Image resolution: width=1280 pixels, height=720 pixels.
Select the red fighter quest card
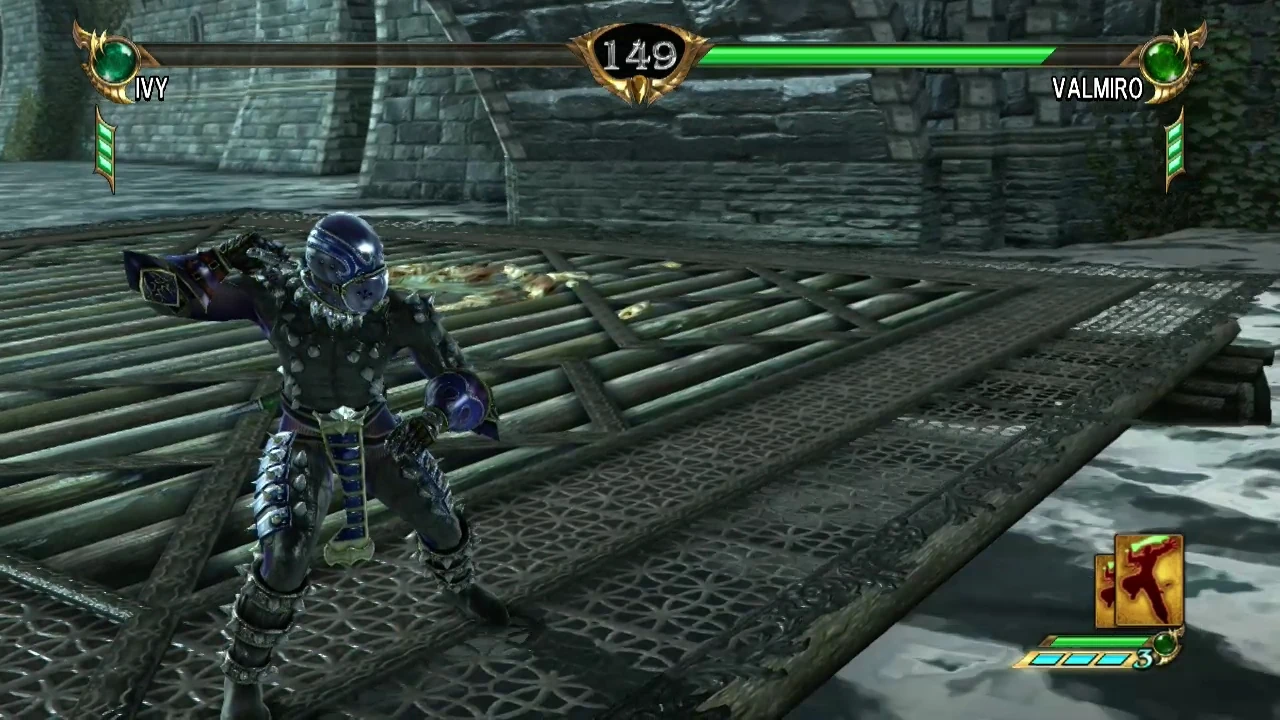point(1150,580)
